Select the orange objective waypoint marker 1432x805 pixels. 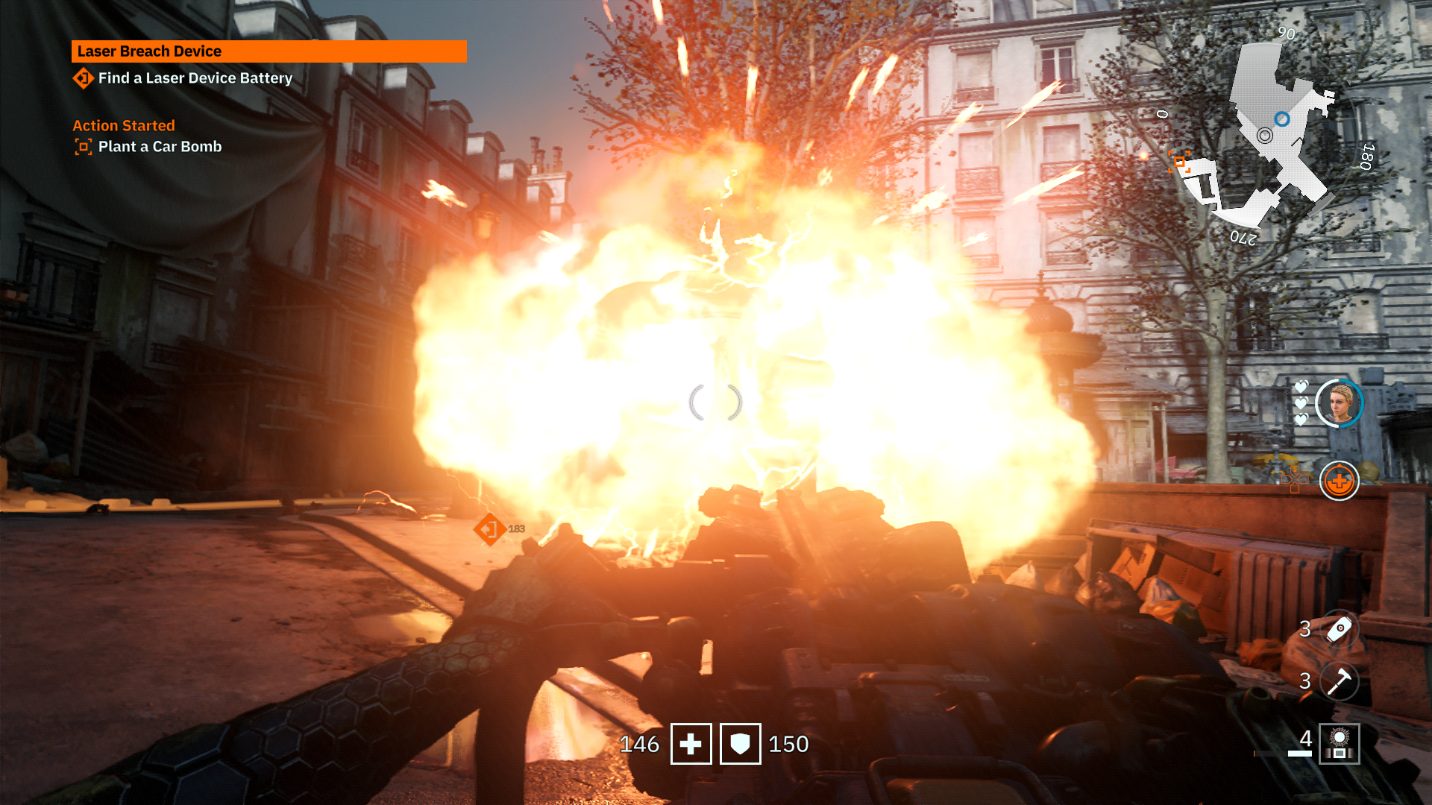click(x=489, y=528)
